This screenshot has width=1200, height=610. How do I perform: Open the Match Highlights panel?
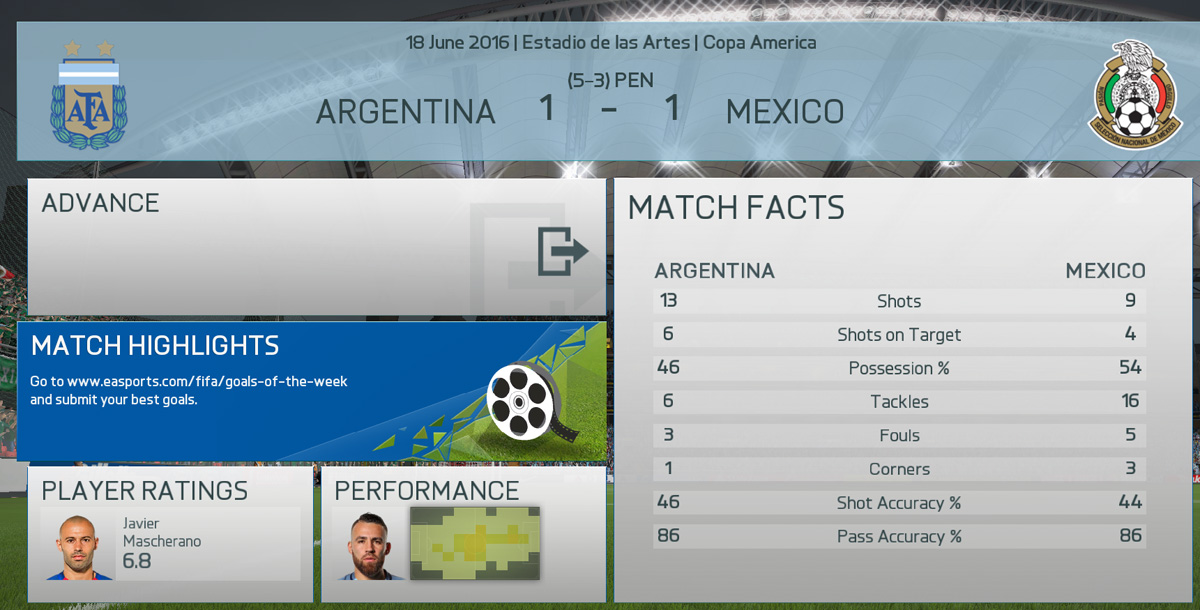(312, 390)
